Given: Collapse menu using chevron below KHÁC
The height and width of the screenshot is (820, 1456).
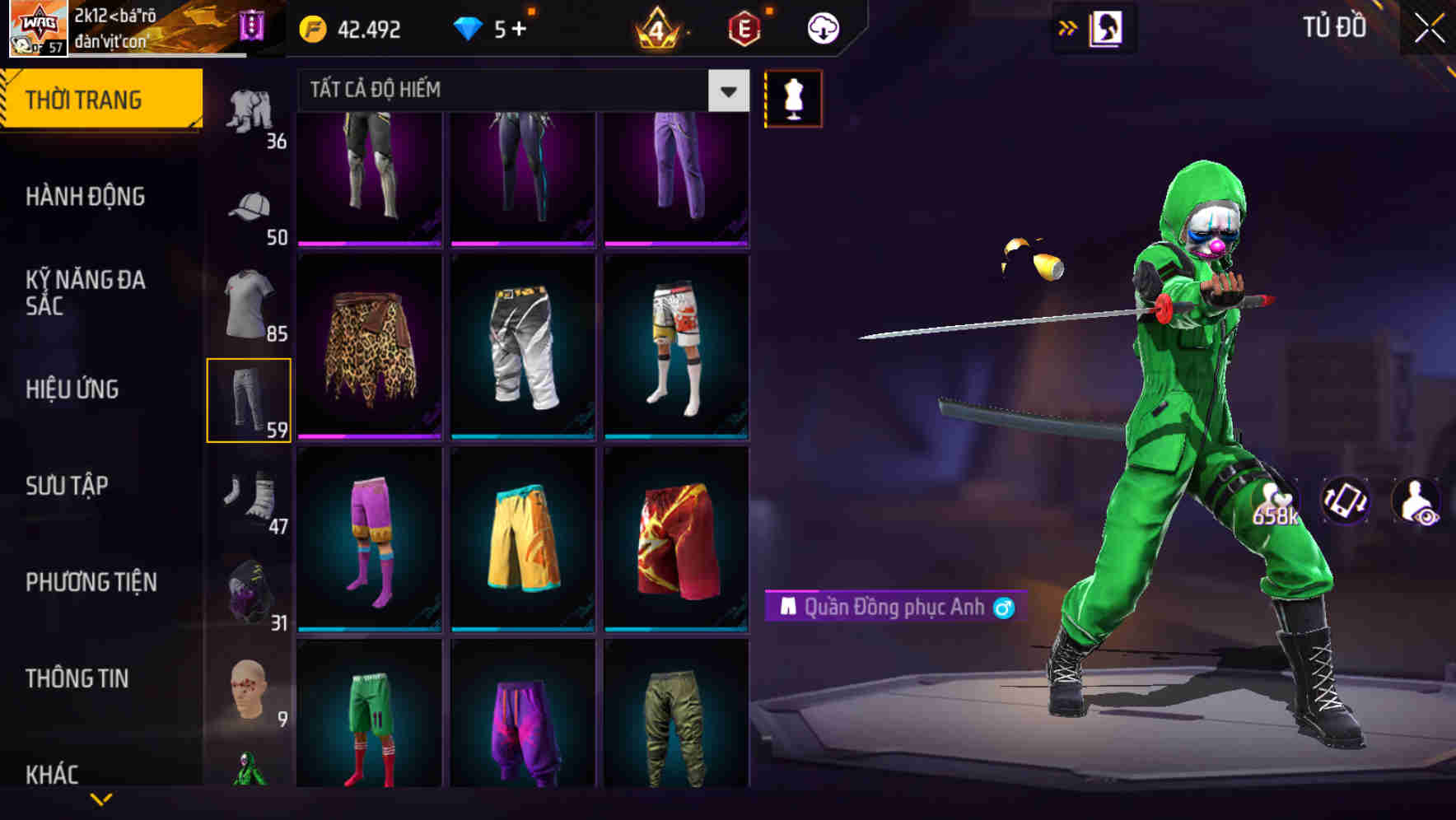Looking at the screenshot, I should point(99,797).
